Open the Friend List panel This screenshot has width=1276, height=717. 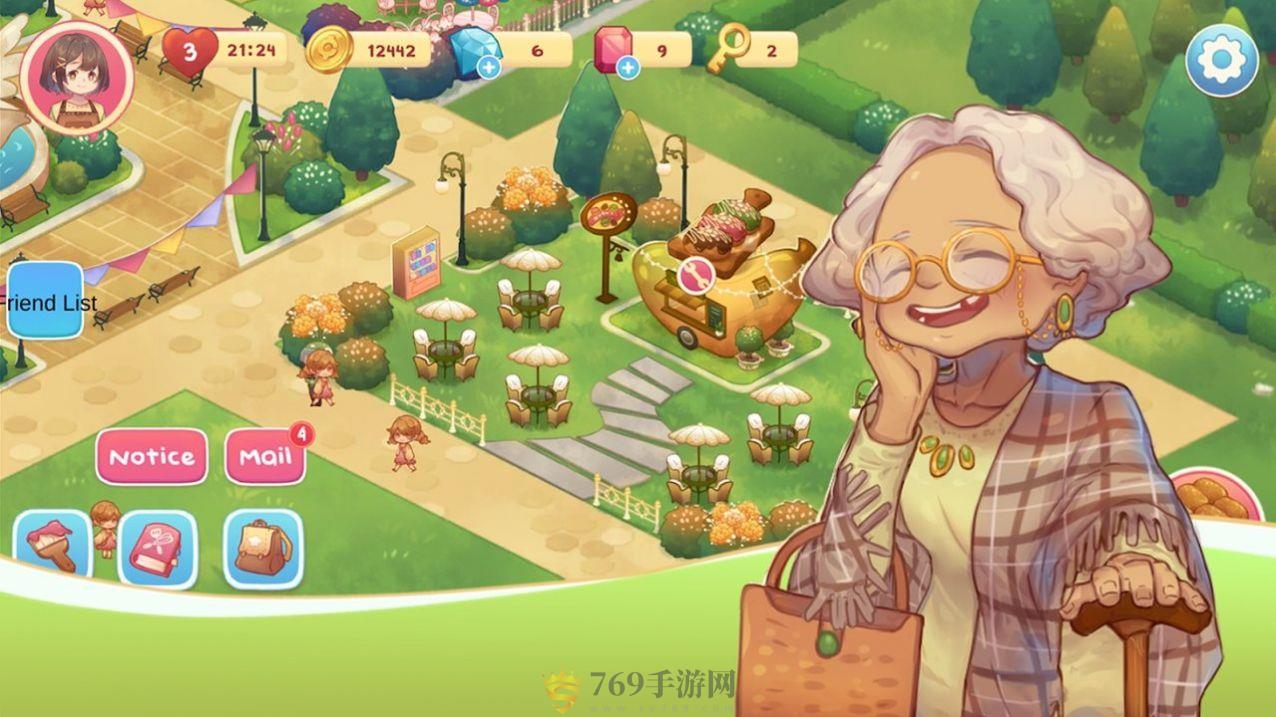point(46,301)
